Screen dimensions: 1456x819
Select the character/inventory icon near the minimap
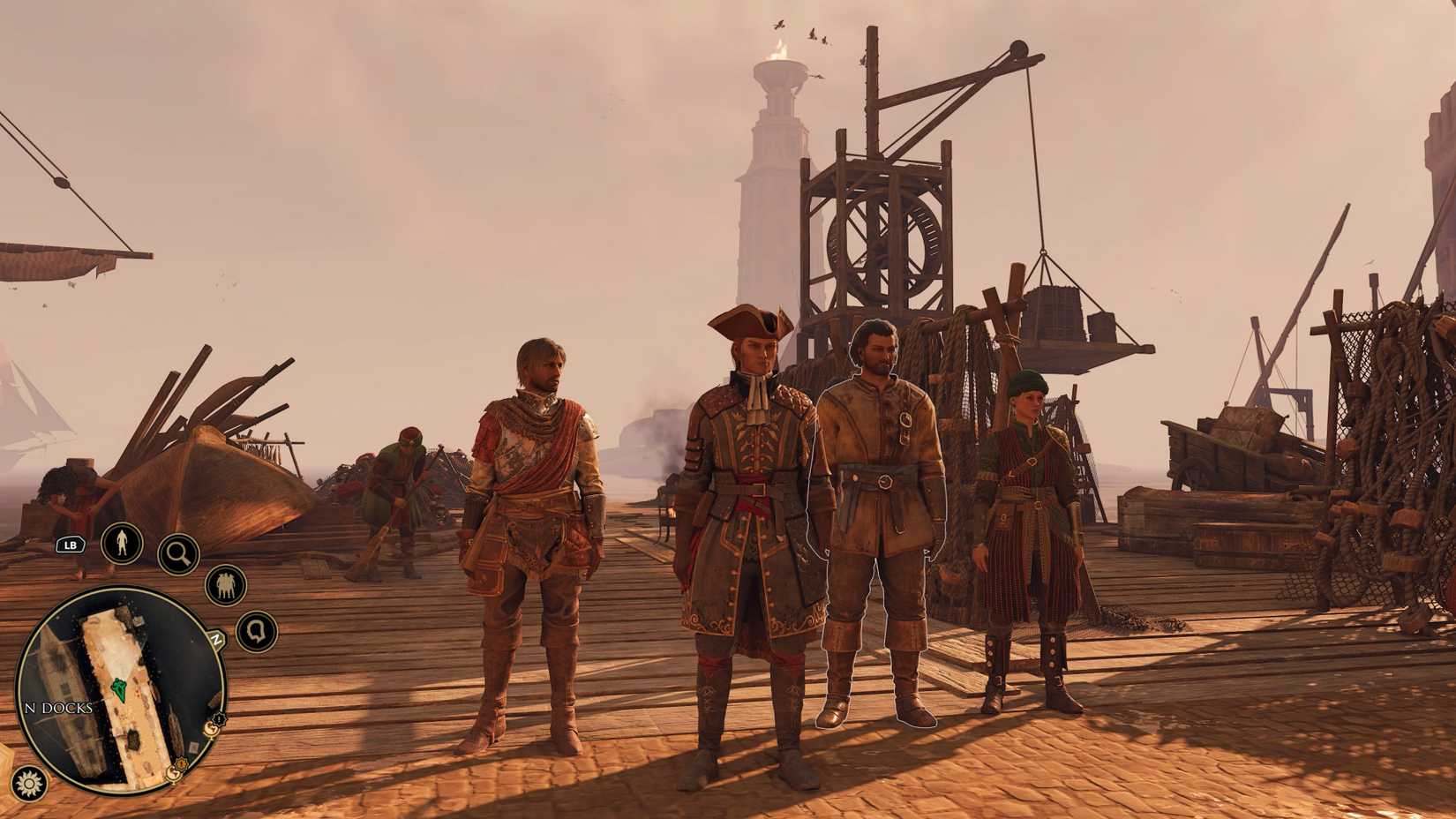[122, 545]
